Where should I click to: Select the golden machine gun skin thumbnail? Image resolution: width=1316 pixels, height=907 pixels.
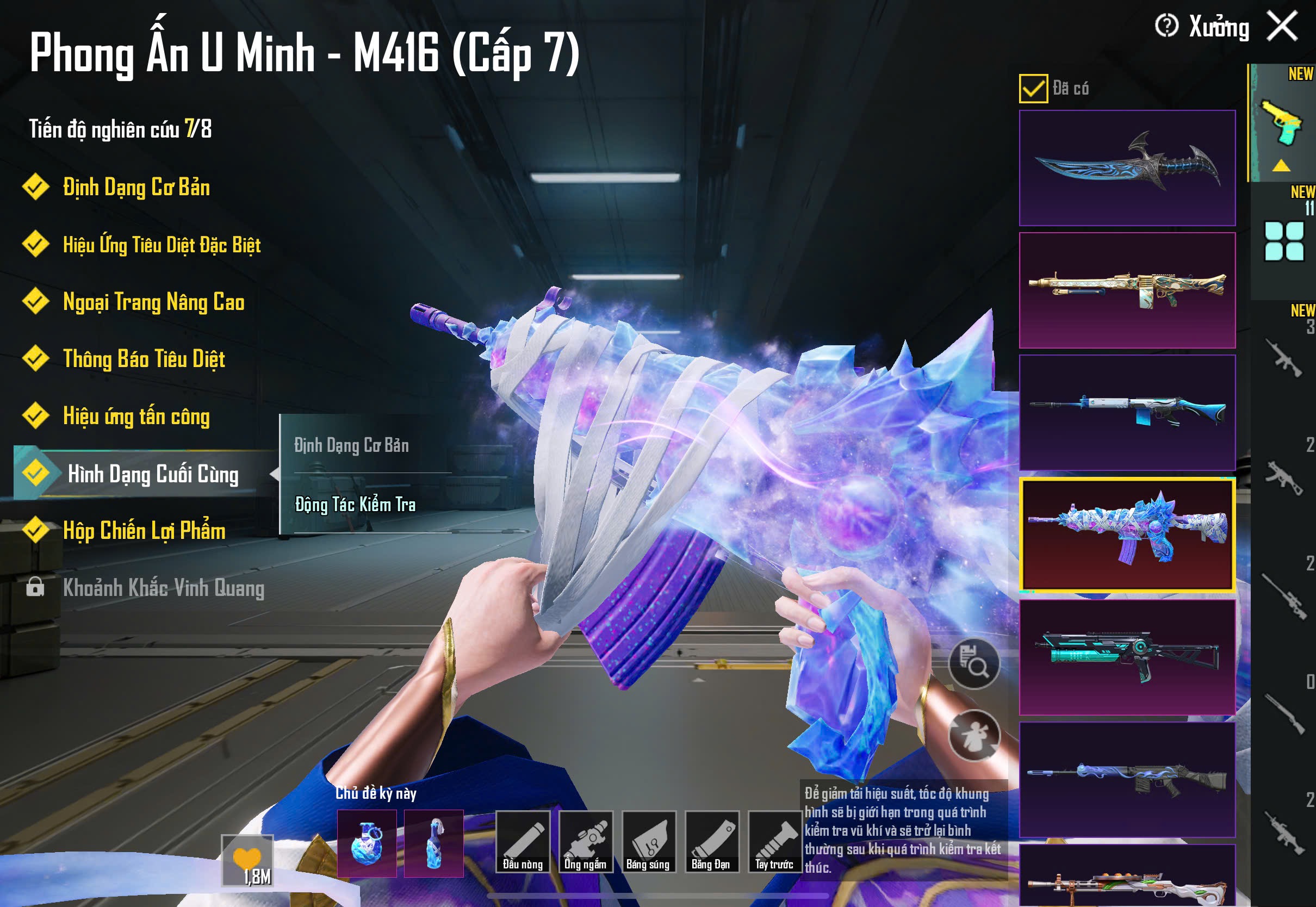pyautogui.click(x=1127, y=290)
